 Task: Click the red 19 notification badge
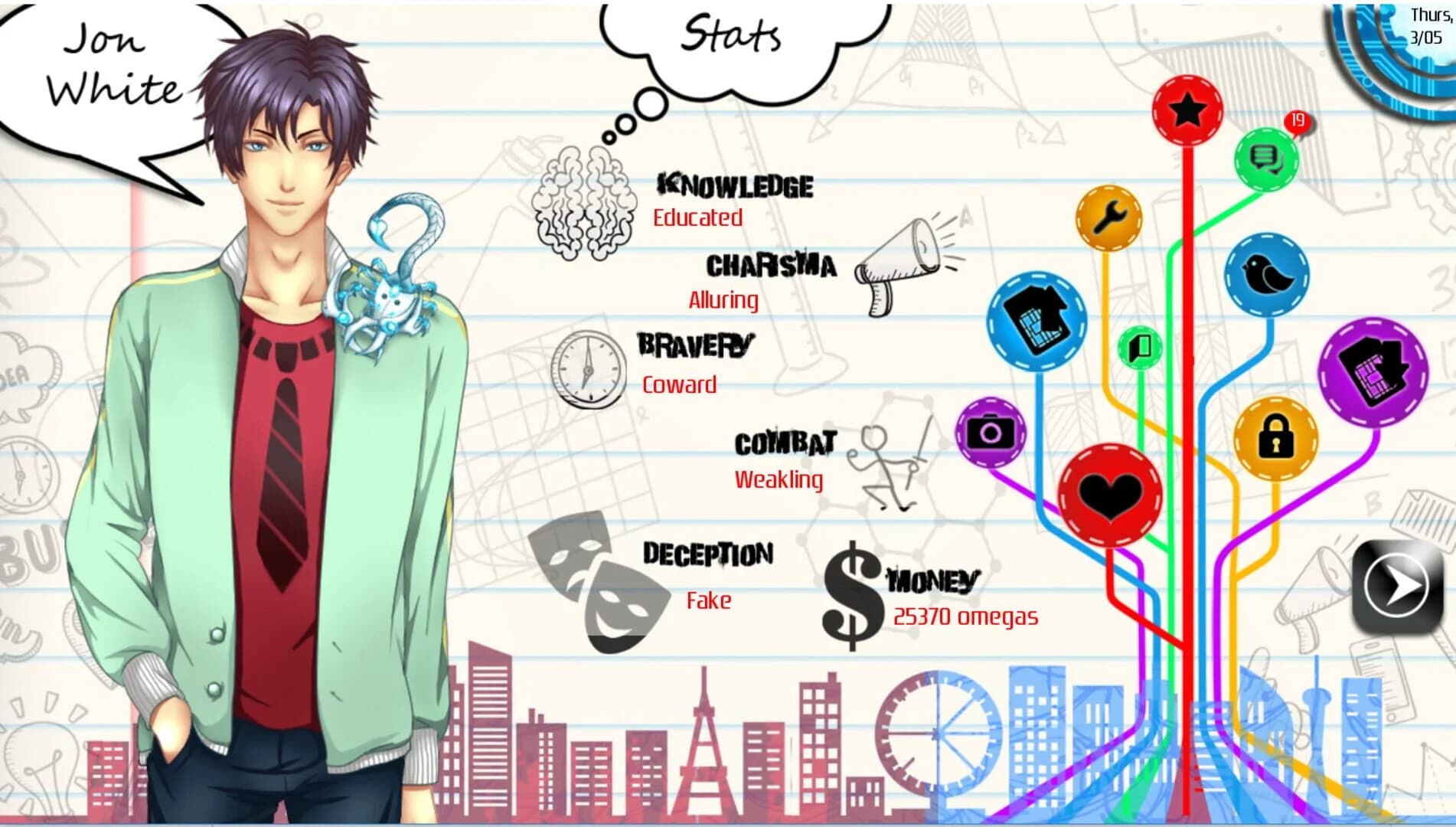pyautogui.click(x=1298, y=119)
